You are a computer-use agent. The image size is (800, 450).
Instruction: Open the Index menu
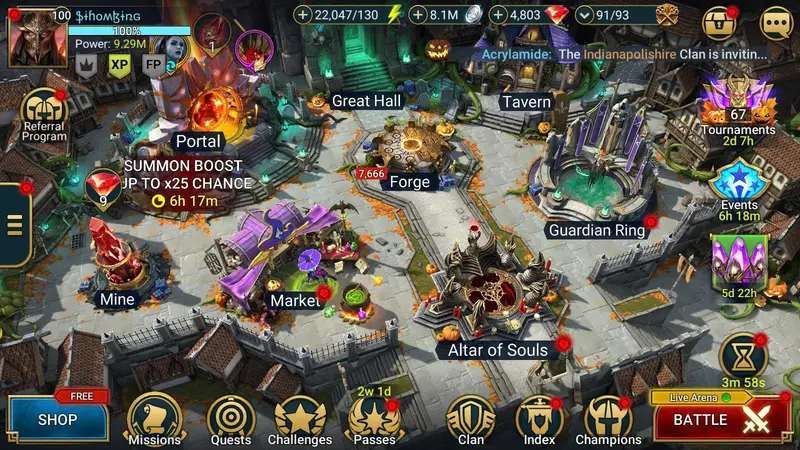(x=539, y=417)
